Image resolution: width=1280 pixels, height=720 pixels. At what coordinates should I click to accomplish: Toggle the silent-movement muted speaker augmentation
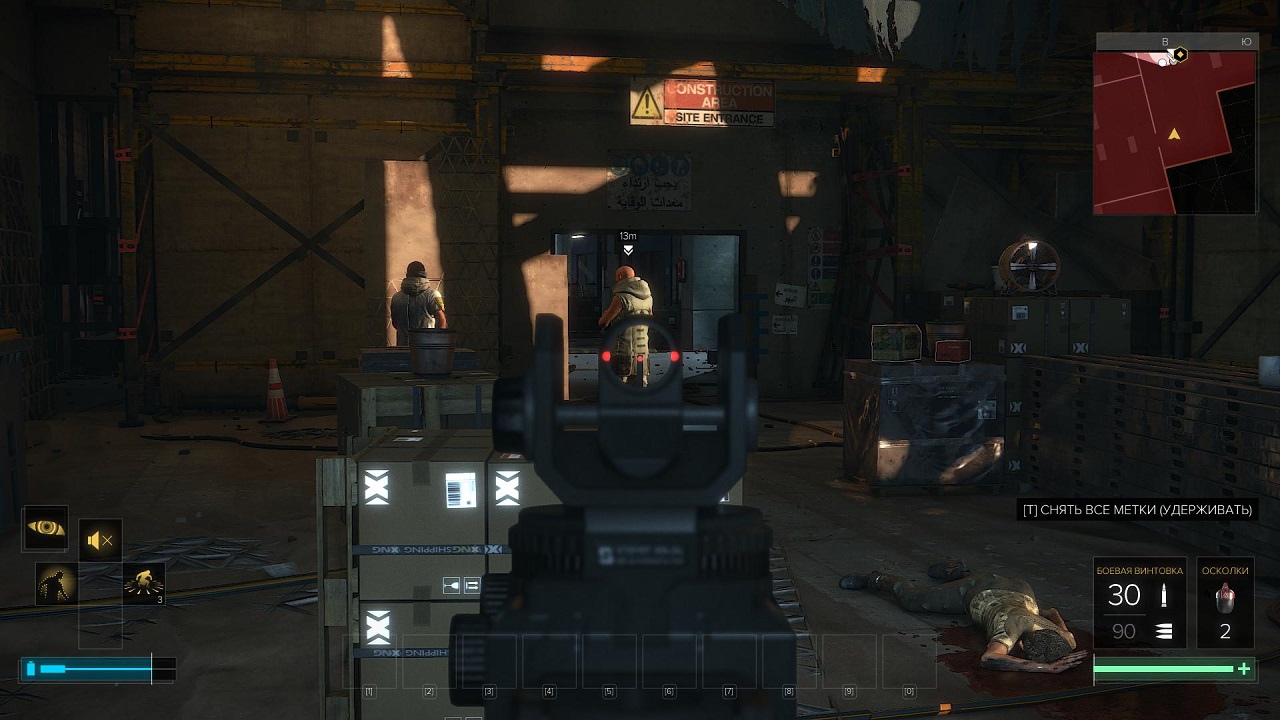[x=100, y=541]
